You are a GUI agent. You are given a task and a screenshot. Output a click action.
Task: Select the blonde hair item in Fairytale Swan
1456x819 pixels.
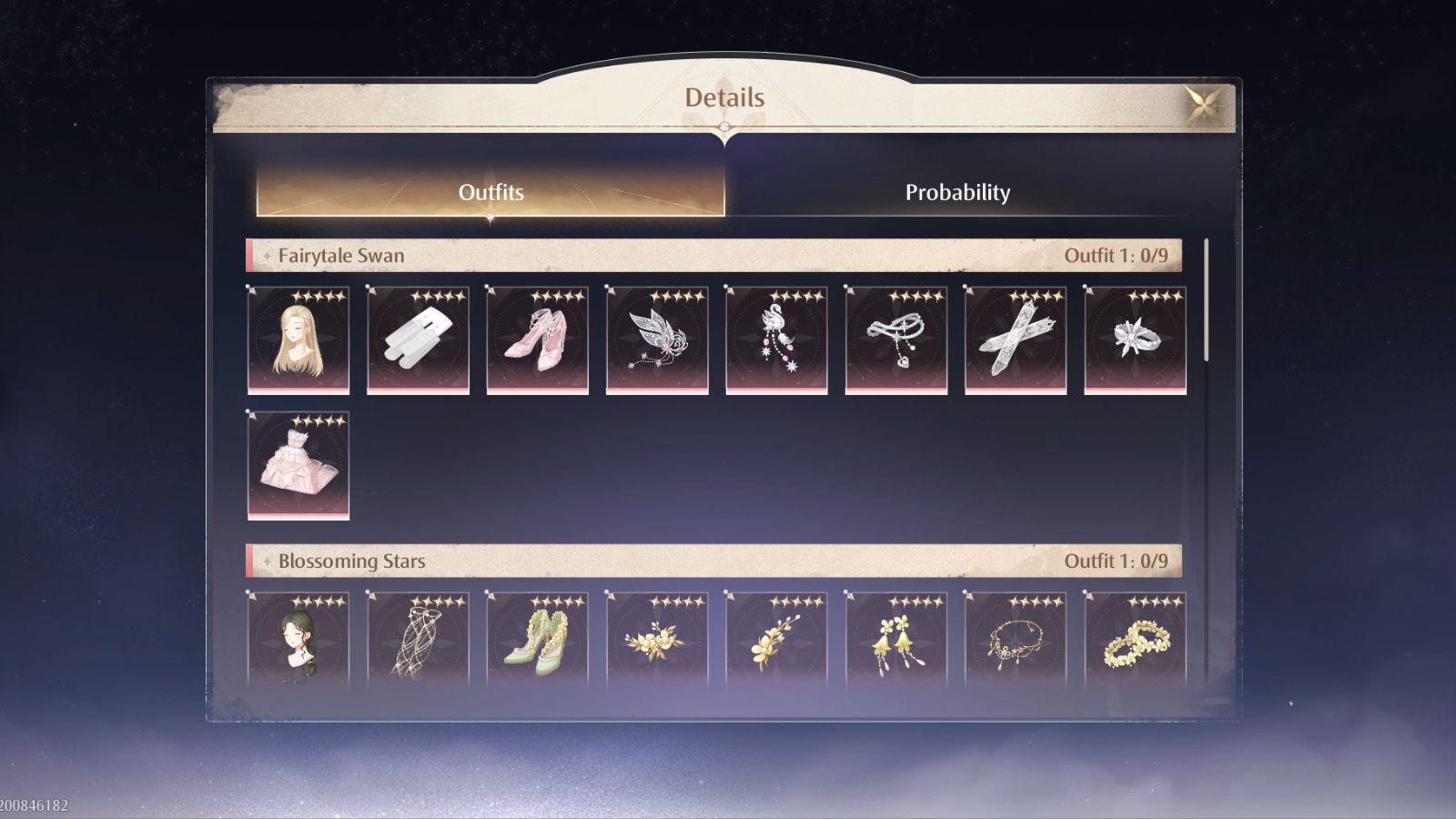(298, 339)
